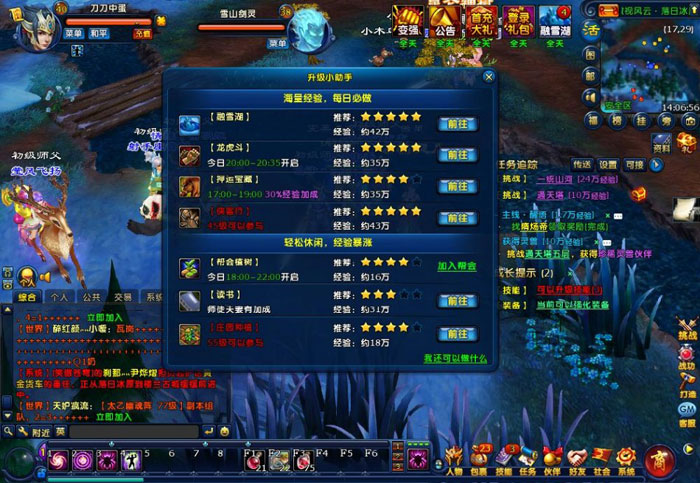Open the 包裹 bag inventory
Viewport: 700px width, 483px height.
[480, 461]
